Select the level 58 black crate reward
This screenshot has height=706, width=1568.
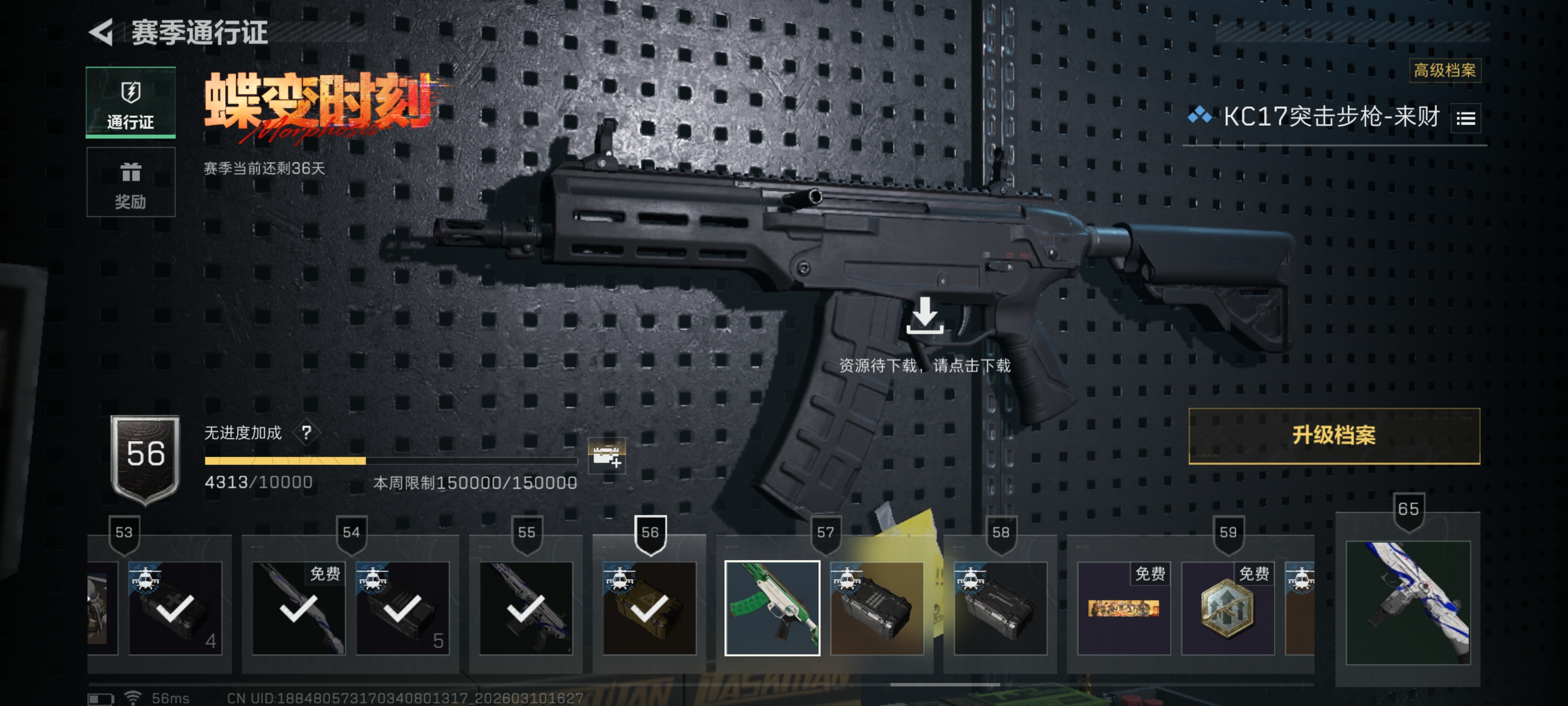[1000, 608]
